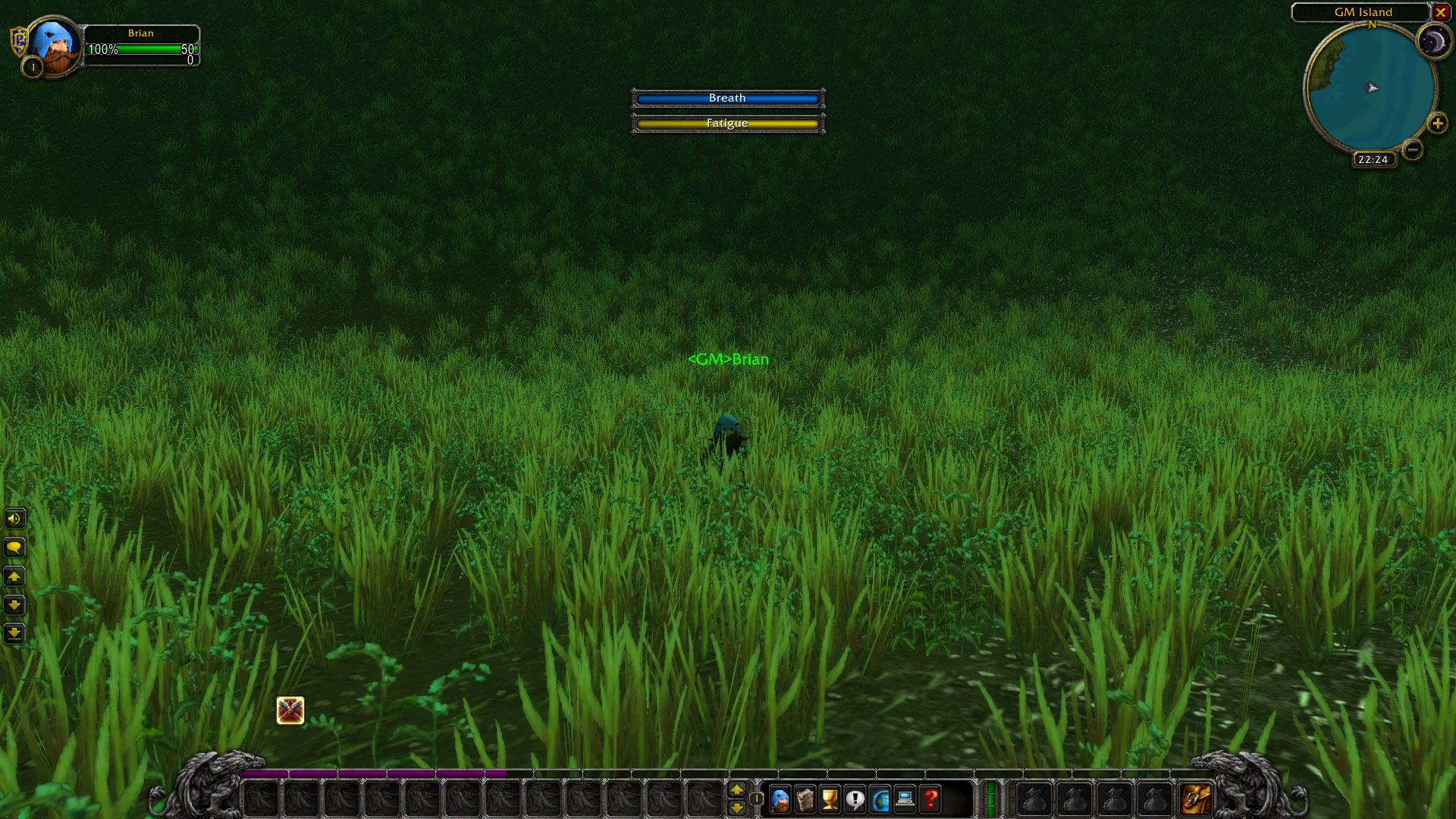Select the GM Island zone label

(x=1363, y=12)
